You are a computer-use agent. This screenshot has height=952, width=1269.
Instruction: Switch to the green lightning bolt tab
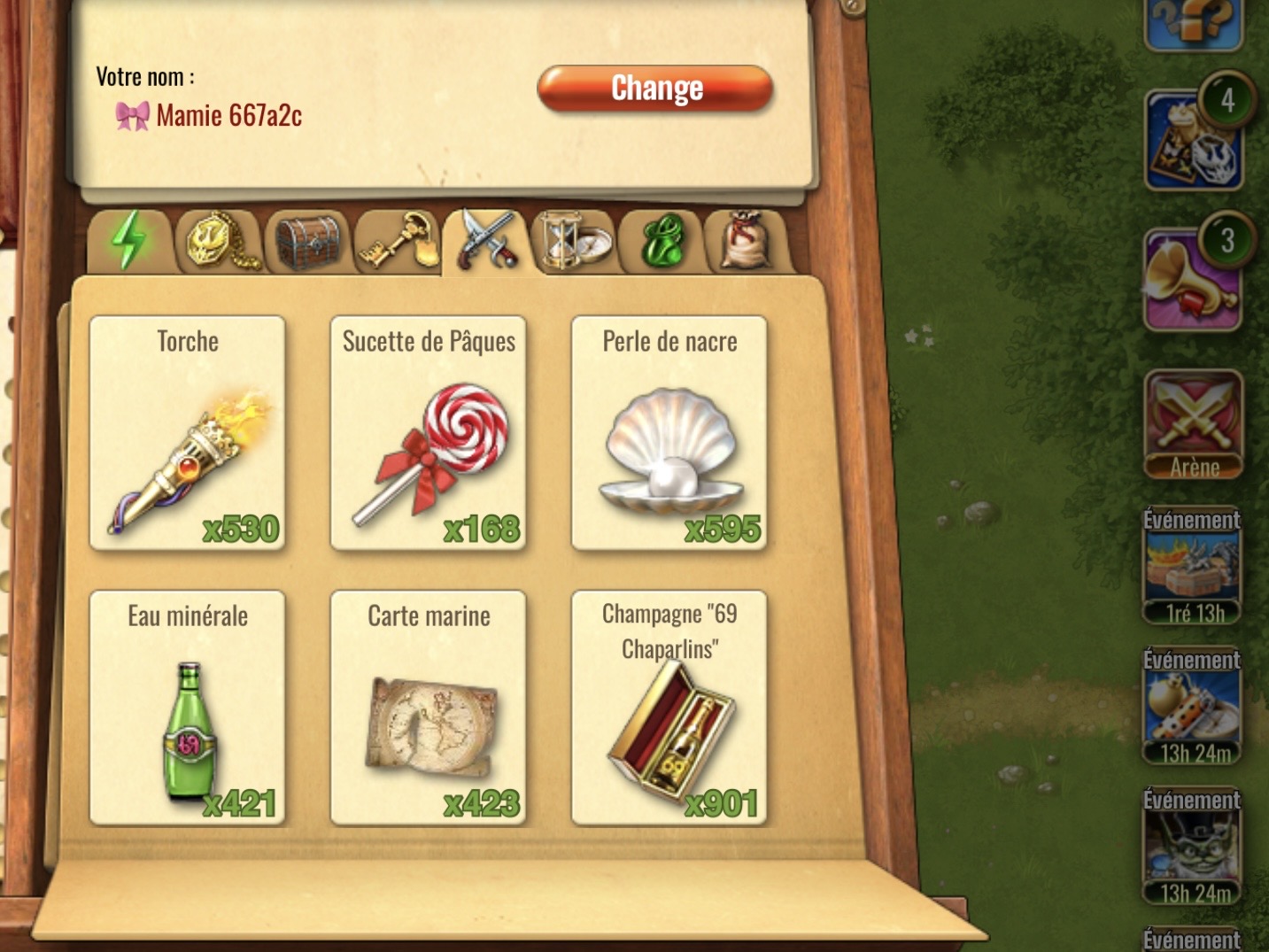coord(129,241)
